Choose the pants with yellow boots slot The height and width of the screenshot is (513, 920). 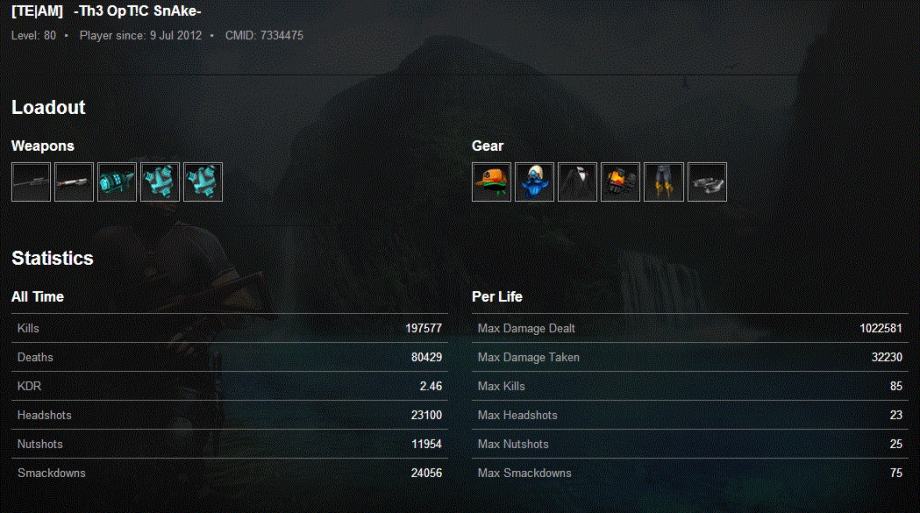click(663, 182)
